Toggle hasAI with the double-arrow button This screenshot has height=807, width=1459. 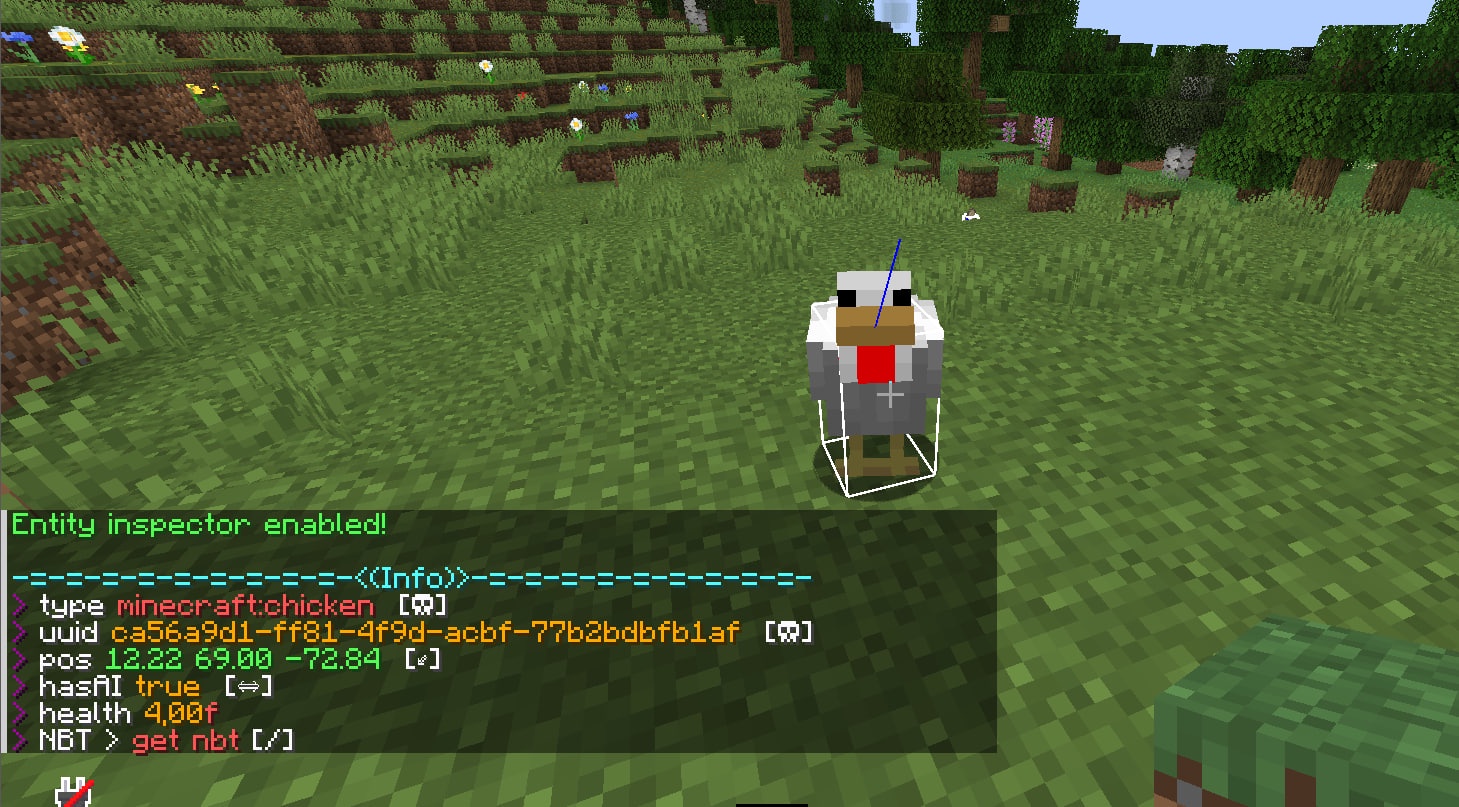tap(248, 687)
